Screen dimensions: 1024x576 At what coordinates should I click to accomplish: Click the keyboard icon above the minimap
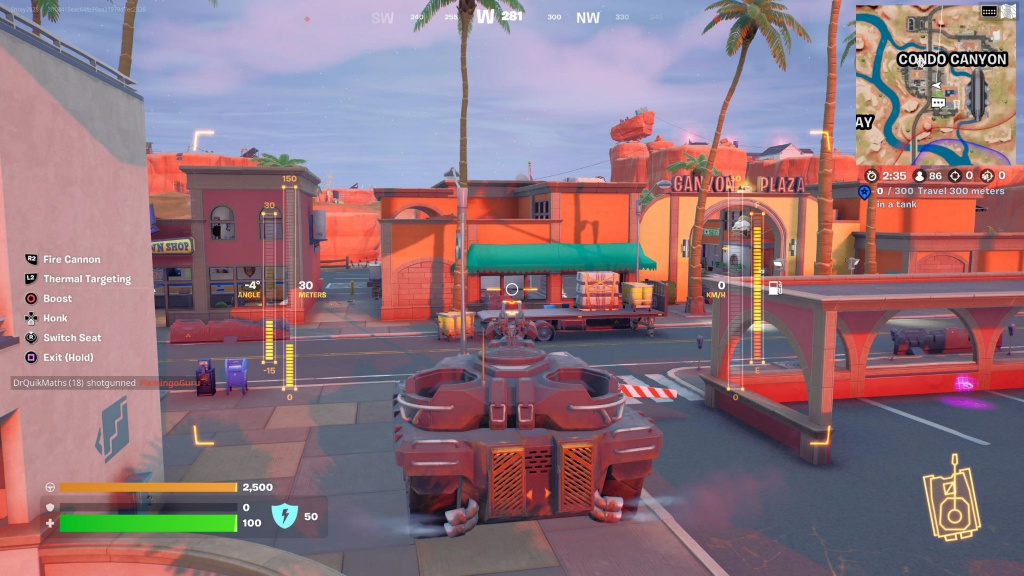(x=988, y=11)
